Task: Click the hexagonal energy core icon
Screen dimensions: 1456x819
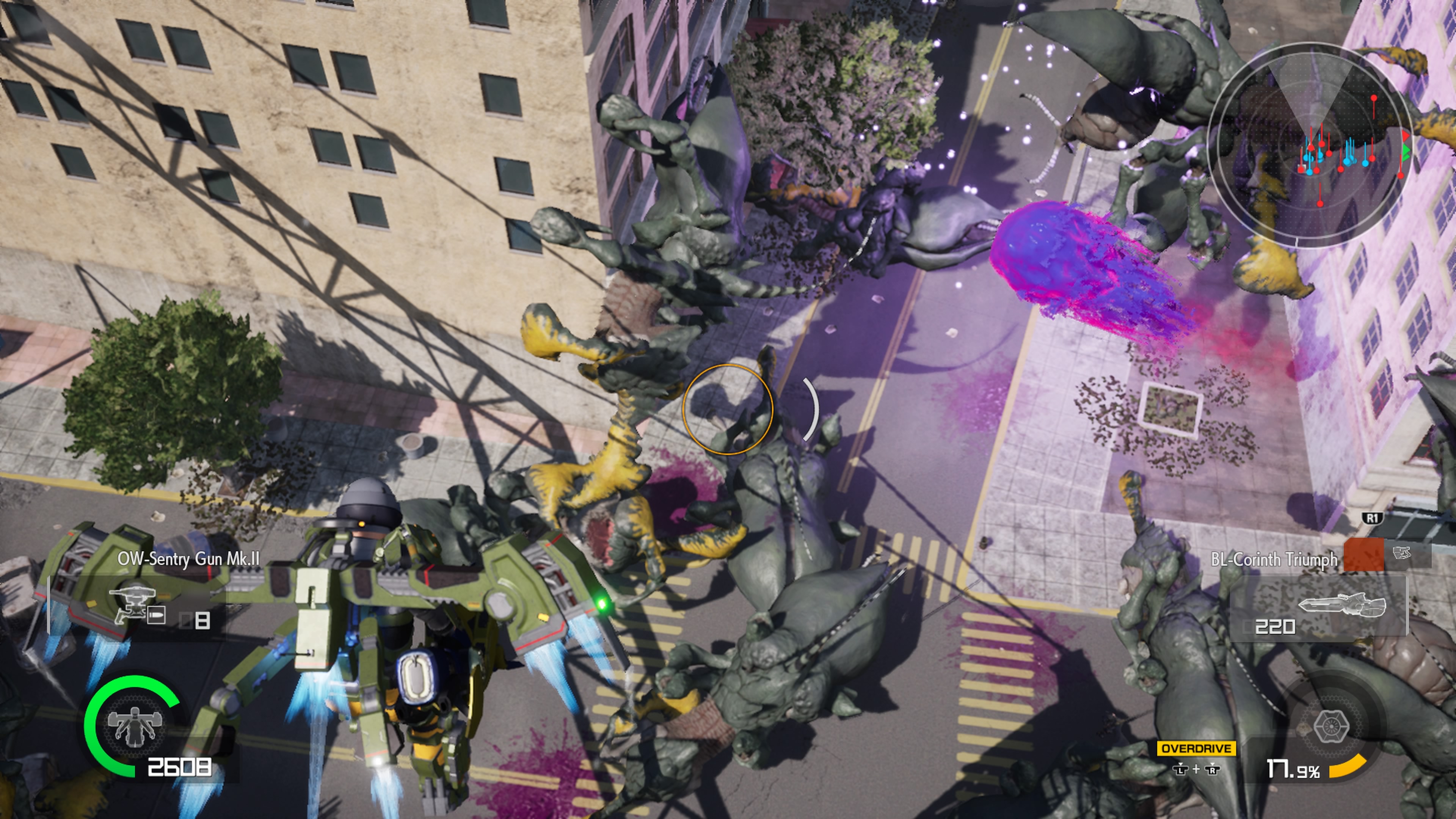Action: pos(1331,726)
